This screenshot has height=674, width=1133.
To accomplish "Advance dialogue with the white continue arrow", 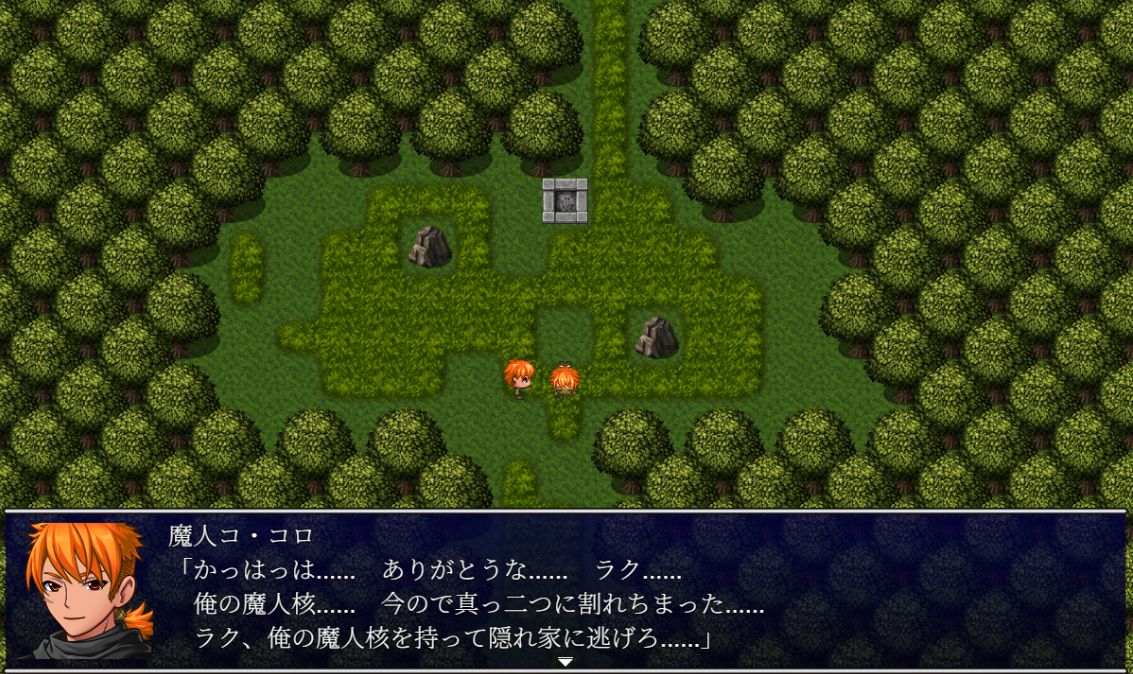I will [565, 661].
